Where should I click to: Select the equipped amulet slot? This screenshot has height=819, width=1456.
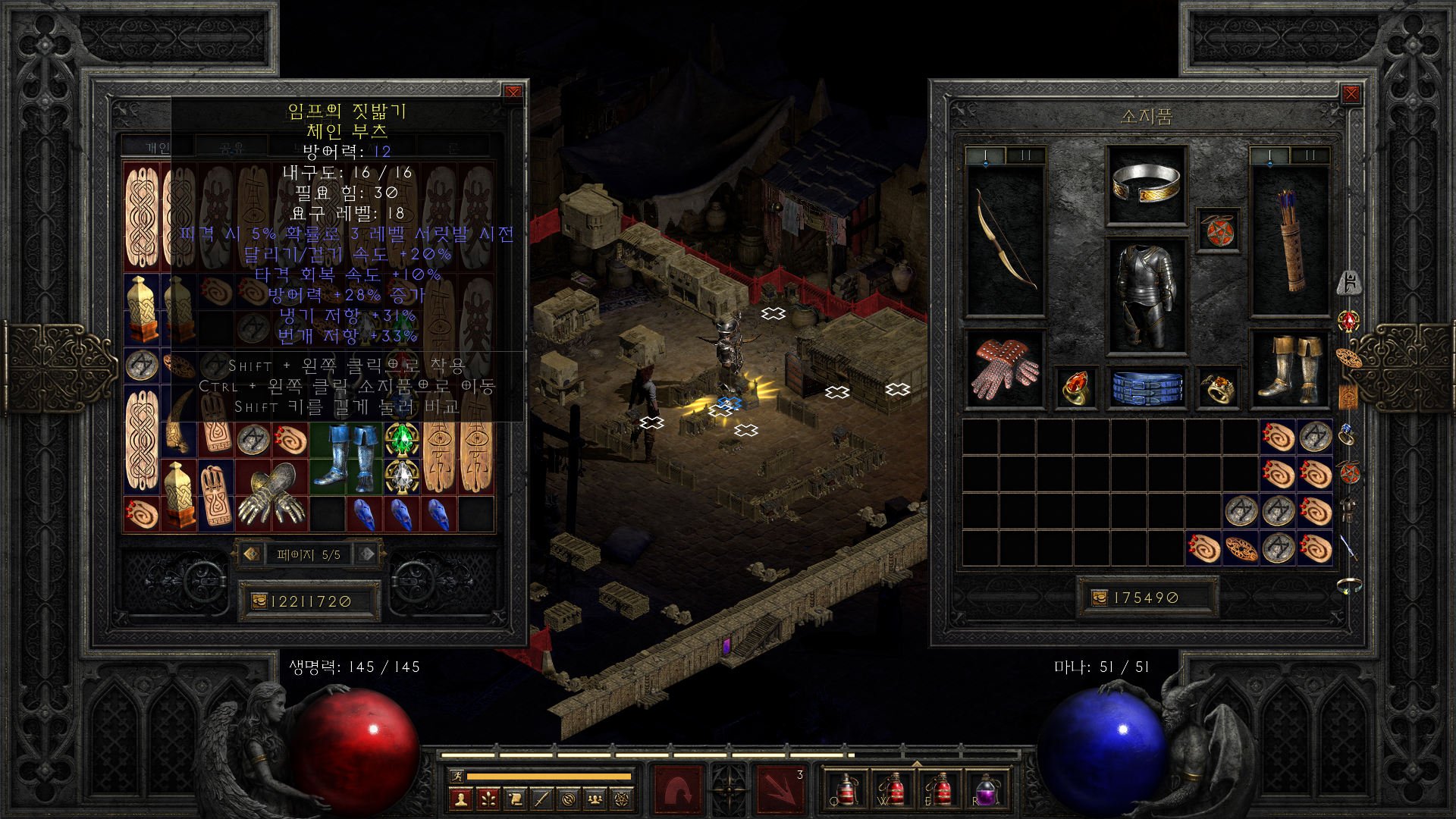click(x=1219, y=231)
